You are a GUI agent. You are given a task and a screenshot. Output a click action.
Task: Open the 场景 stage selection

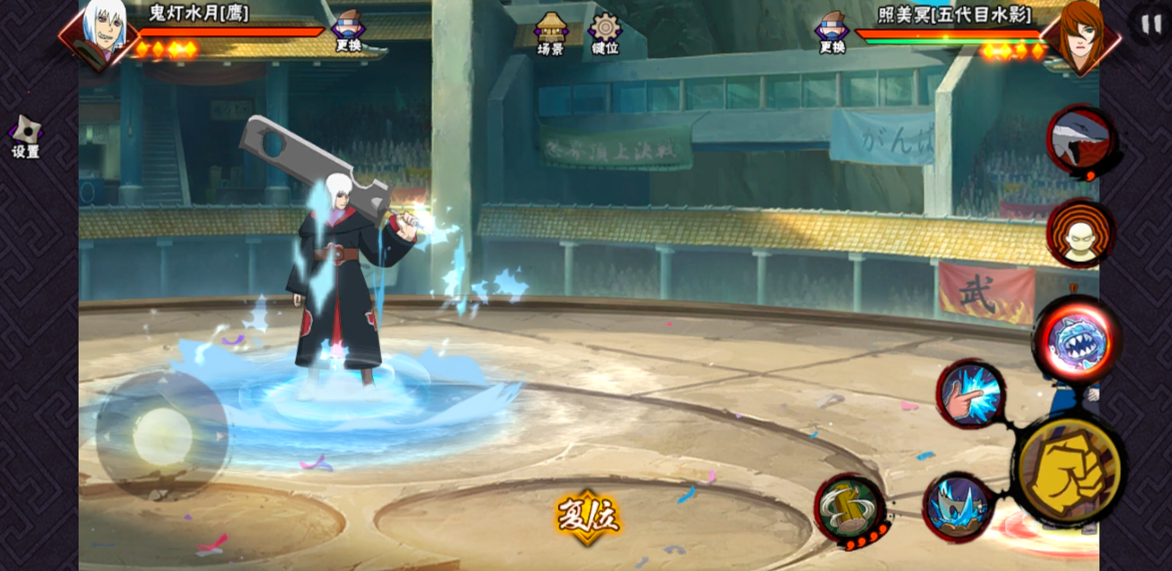coord(551,33)
